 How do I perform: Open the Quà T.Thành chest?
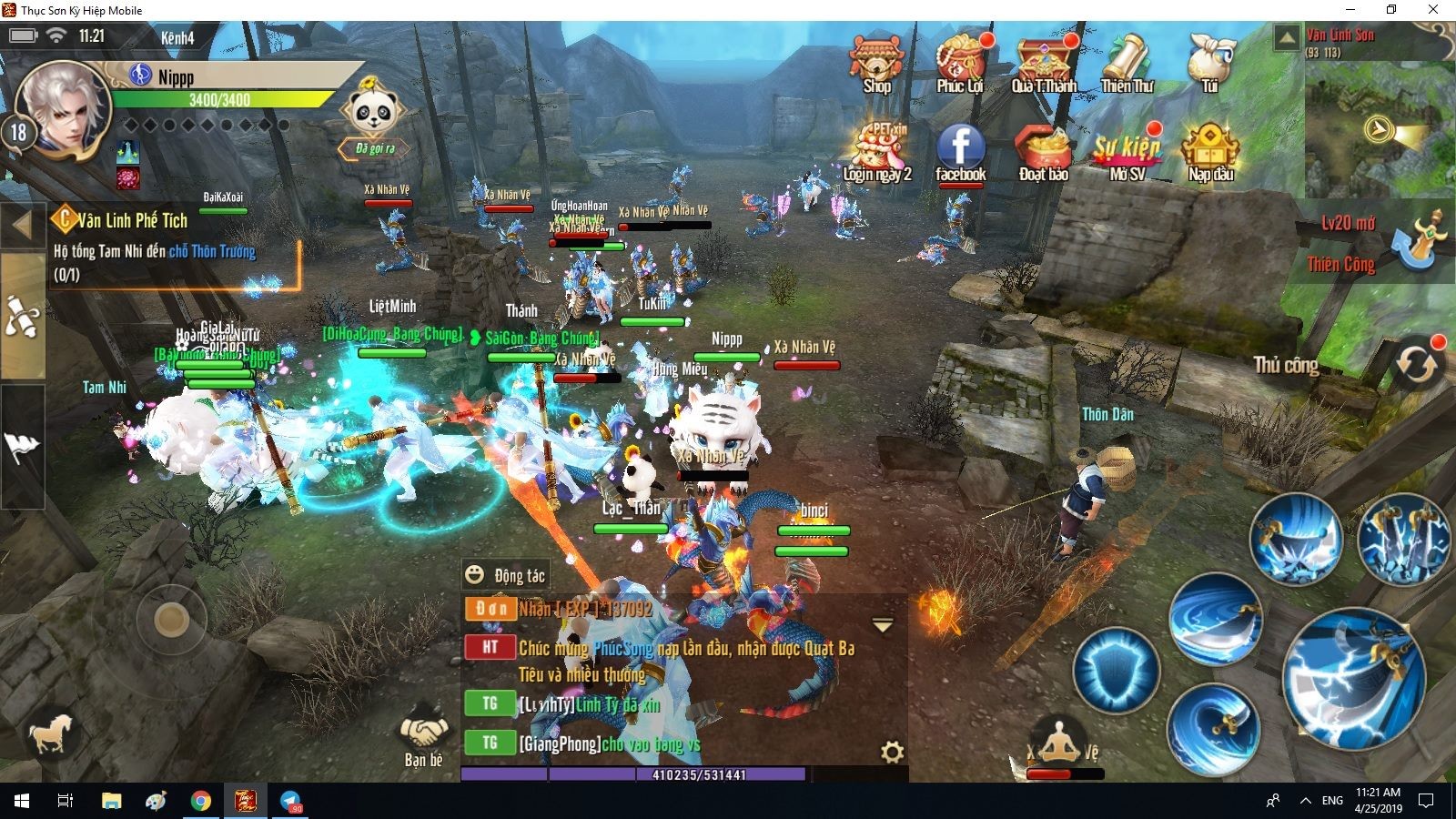[1044, 64]
